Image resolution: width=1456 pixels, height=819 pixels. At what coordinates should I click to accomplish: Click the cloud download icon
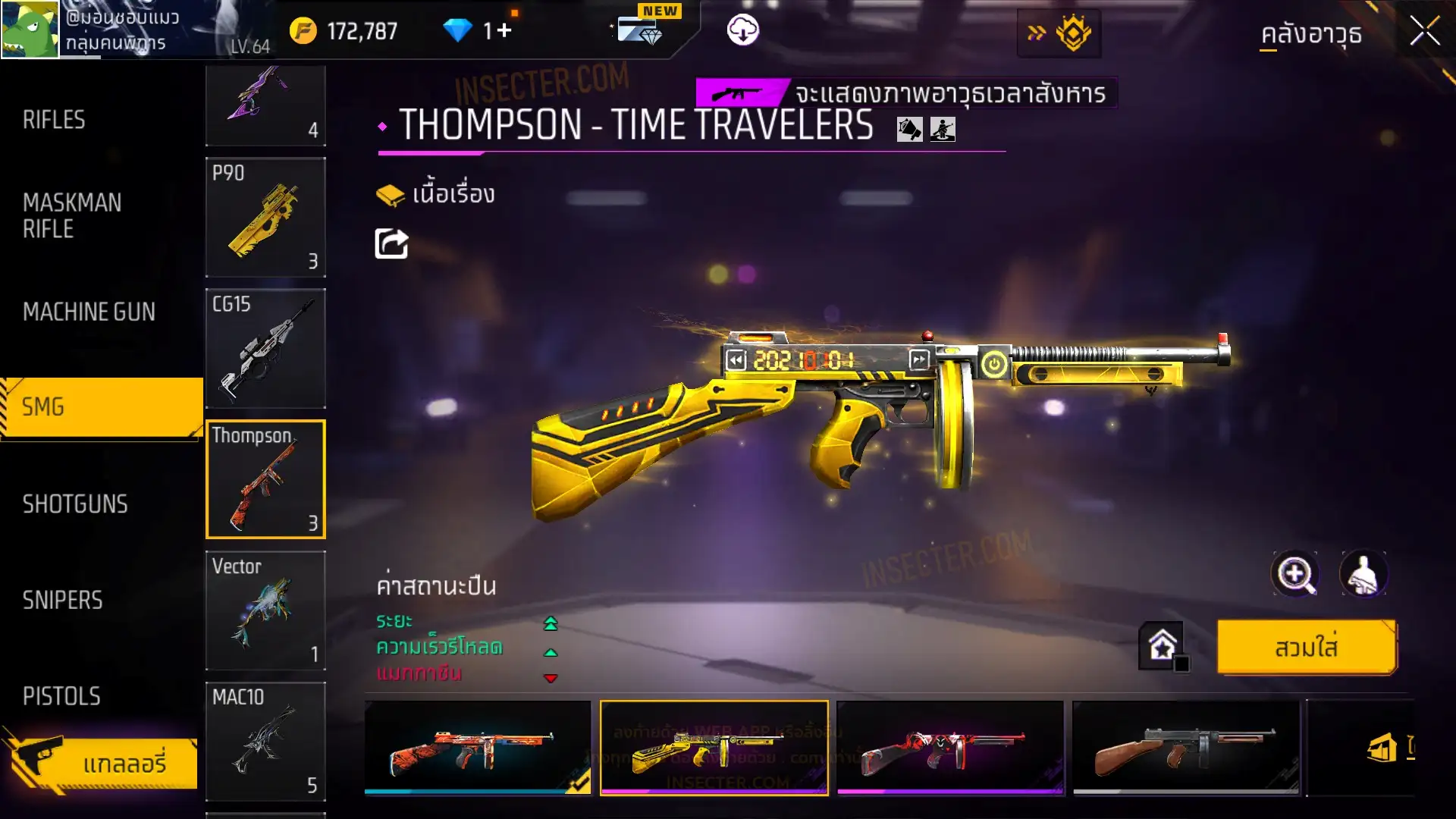pyautogui.click(x=742, y=31)
